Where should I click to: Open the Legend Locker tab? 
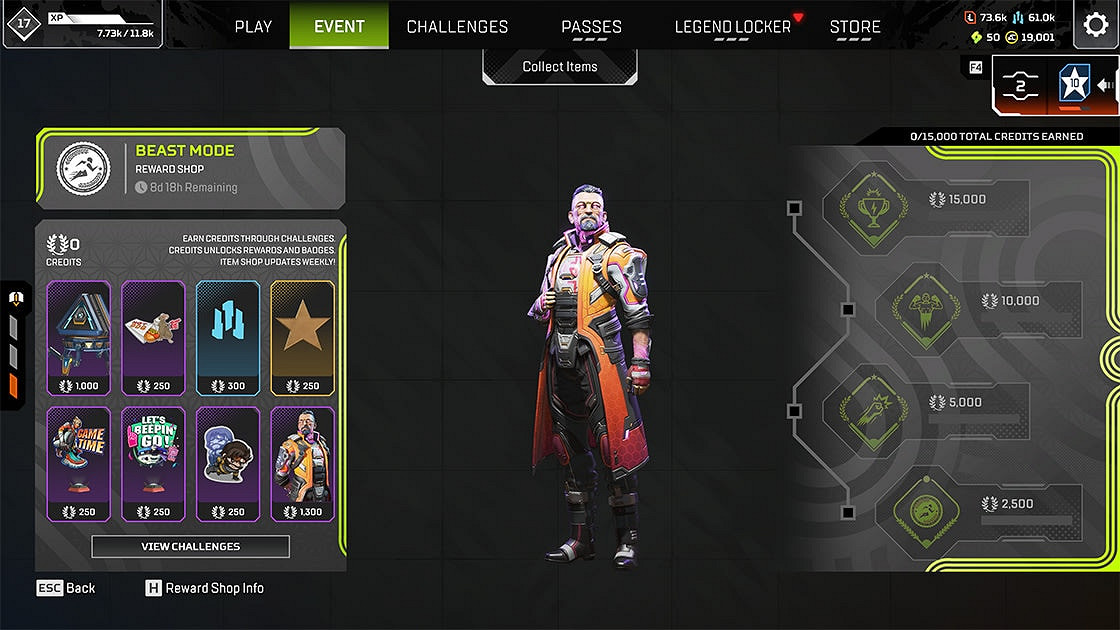(733, 27)
